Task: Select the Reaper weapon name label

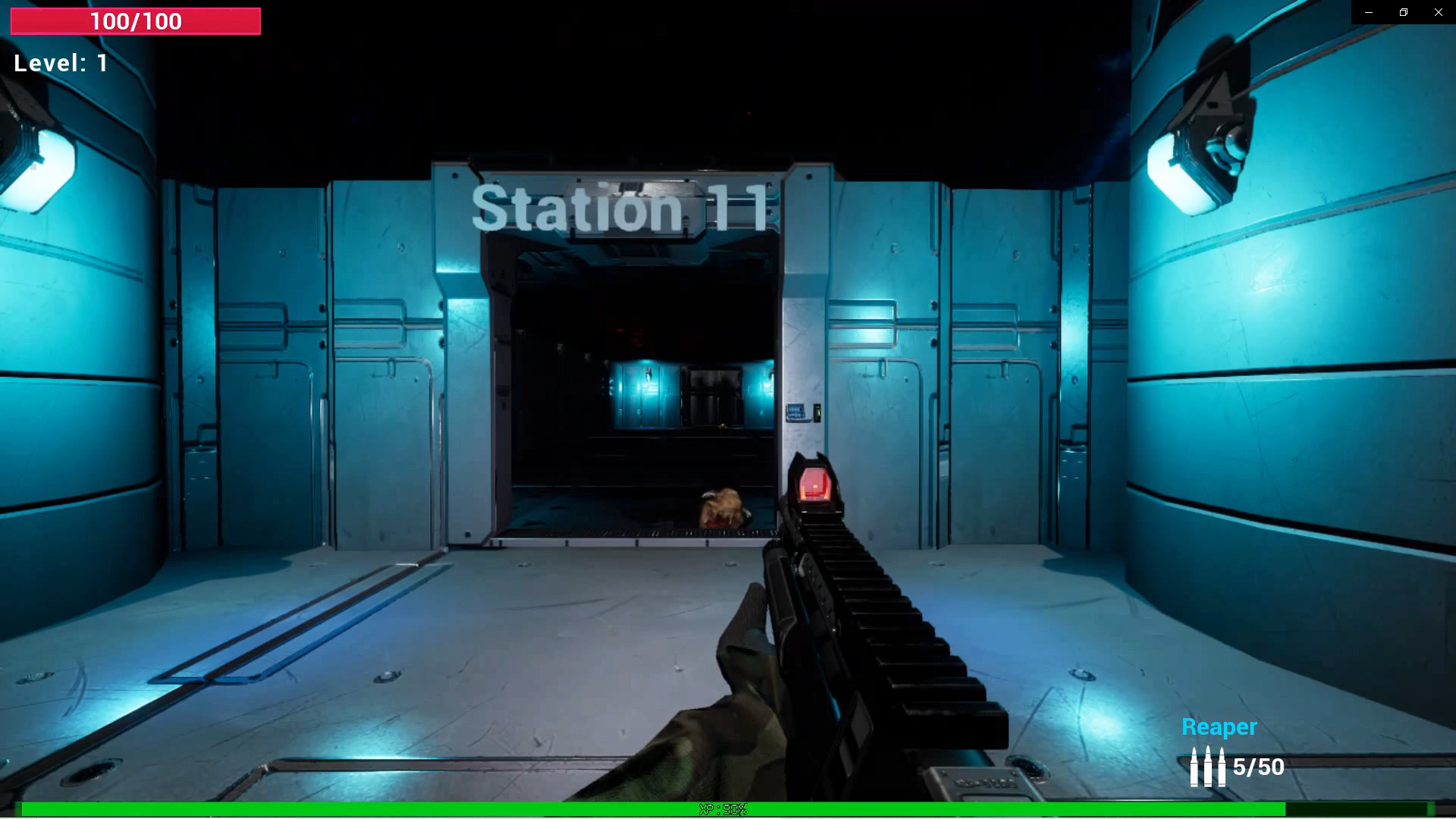Action: 1219,726
